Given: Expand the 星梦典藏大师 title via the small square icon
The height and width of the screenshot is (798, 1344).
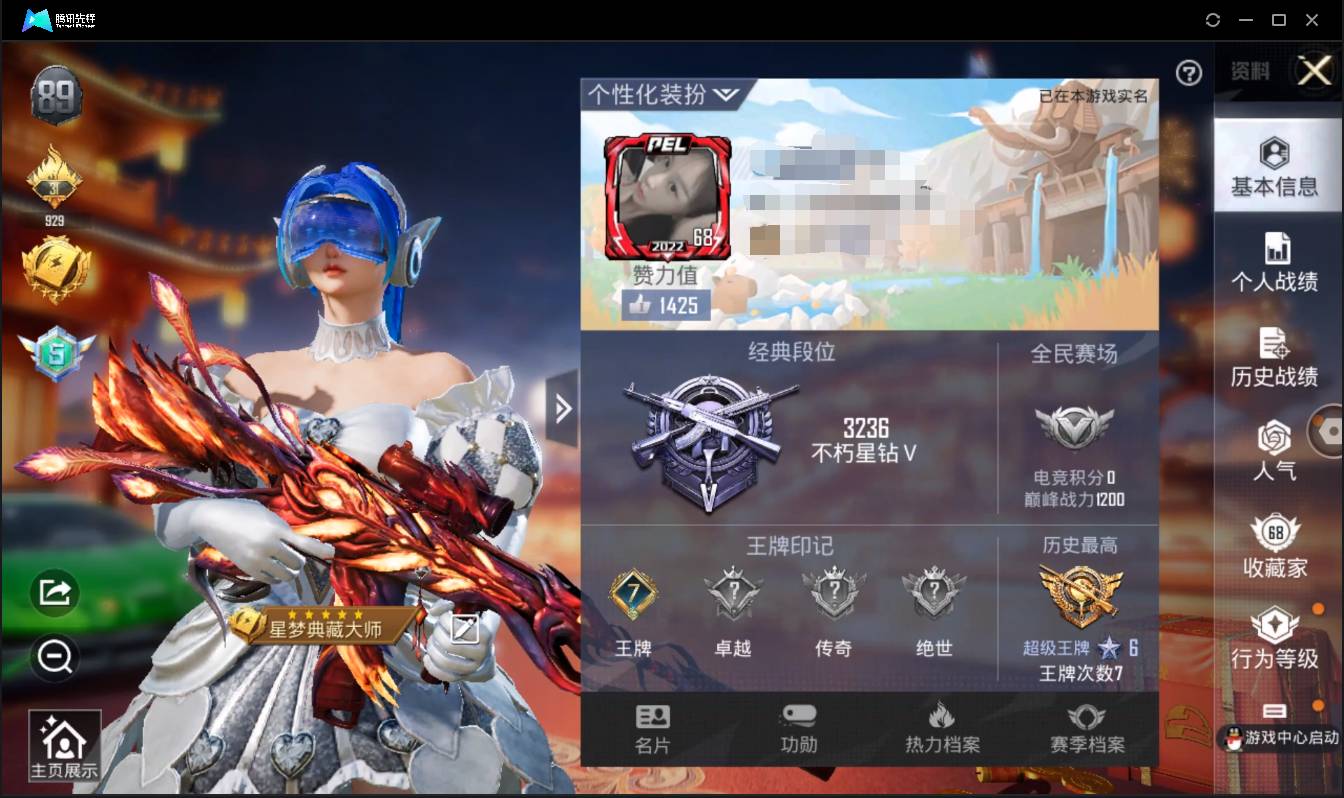Looking at the screenshot, I should tap(466, 629).
